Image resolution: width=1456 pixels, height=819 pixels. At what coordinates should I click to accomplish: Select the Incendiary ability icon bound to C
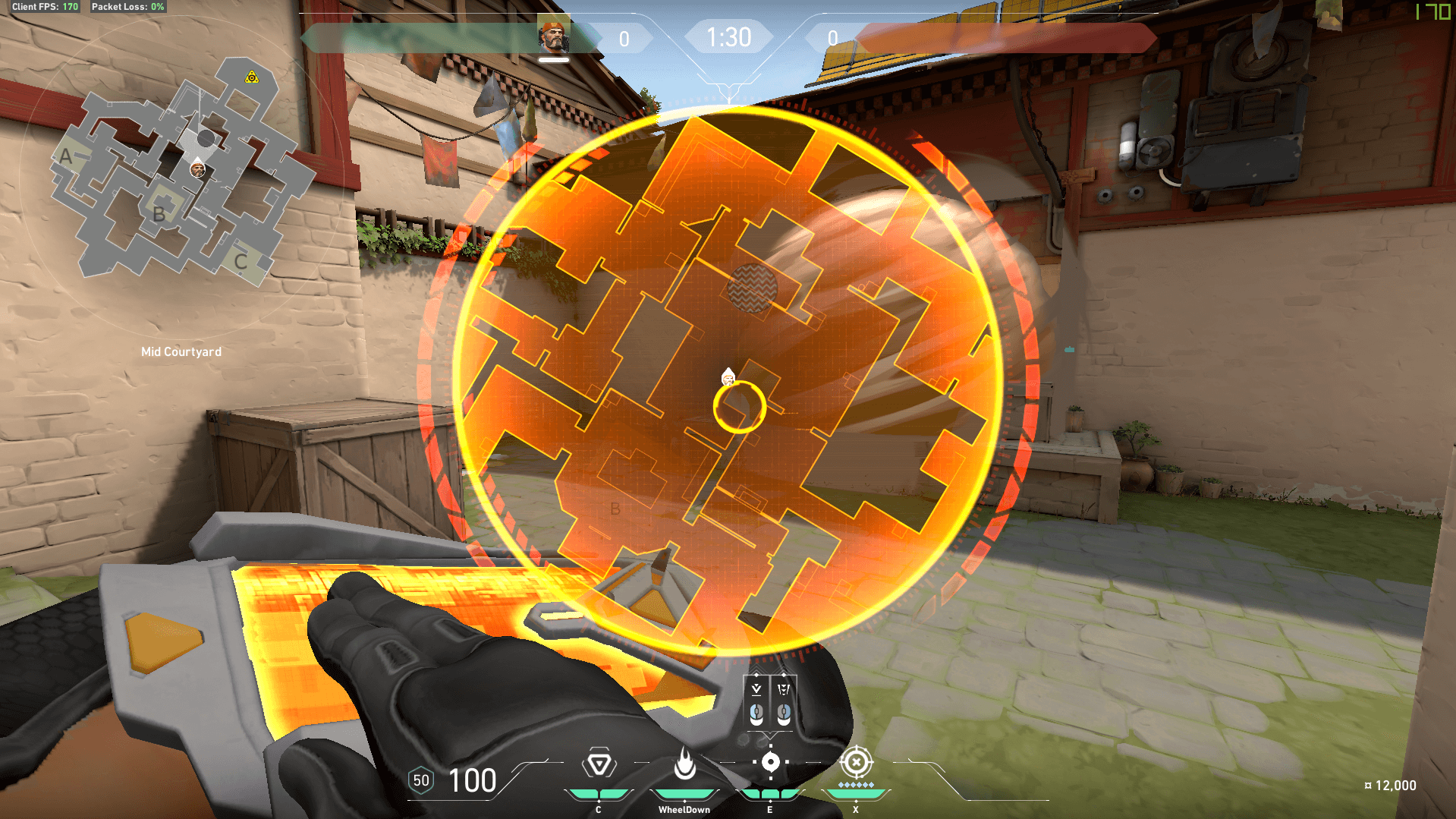pos(599,761)
